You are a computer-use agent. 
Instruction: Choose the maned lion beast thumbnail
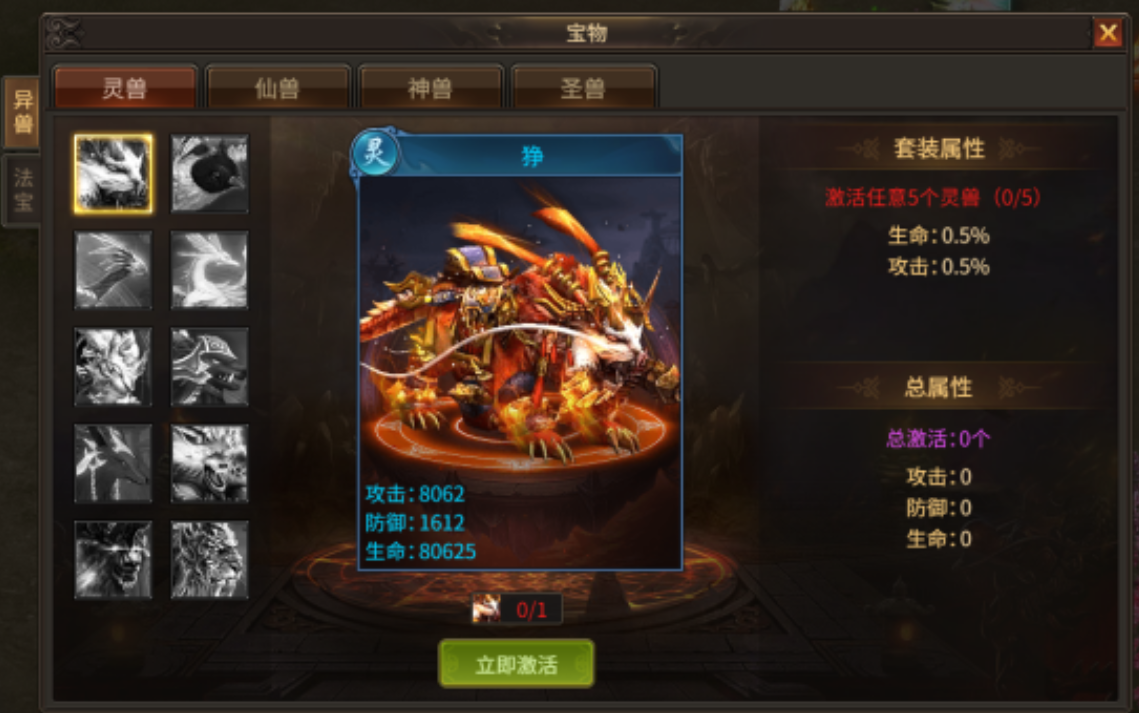[x=210, y=560]
